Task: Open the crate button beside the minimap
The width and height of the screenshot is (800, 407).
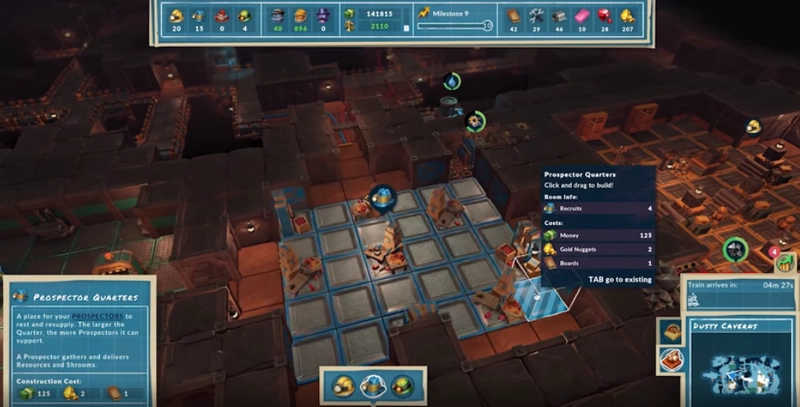Action: tap(670, 333)
